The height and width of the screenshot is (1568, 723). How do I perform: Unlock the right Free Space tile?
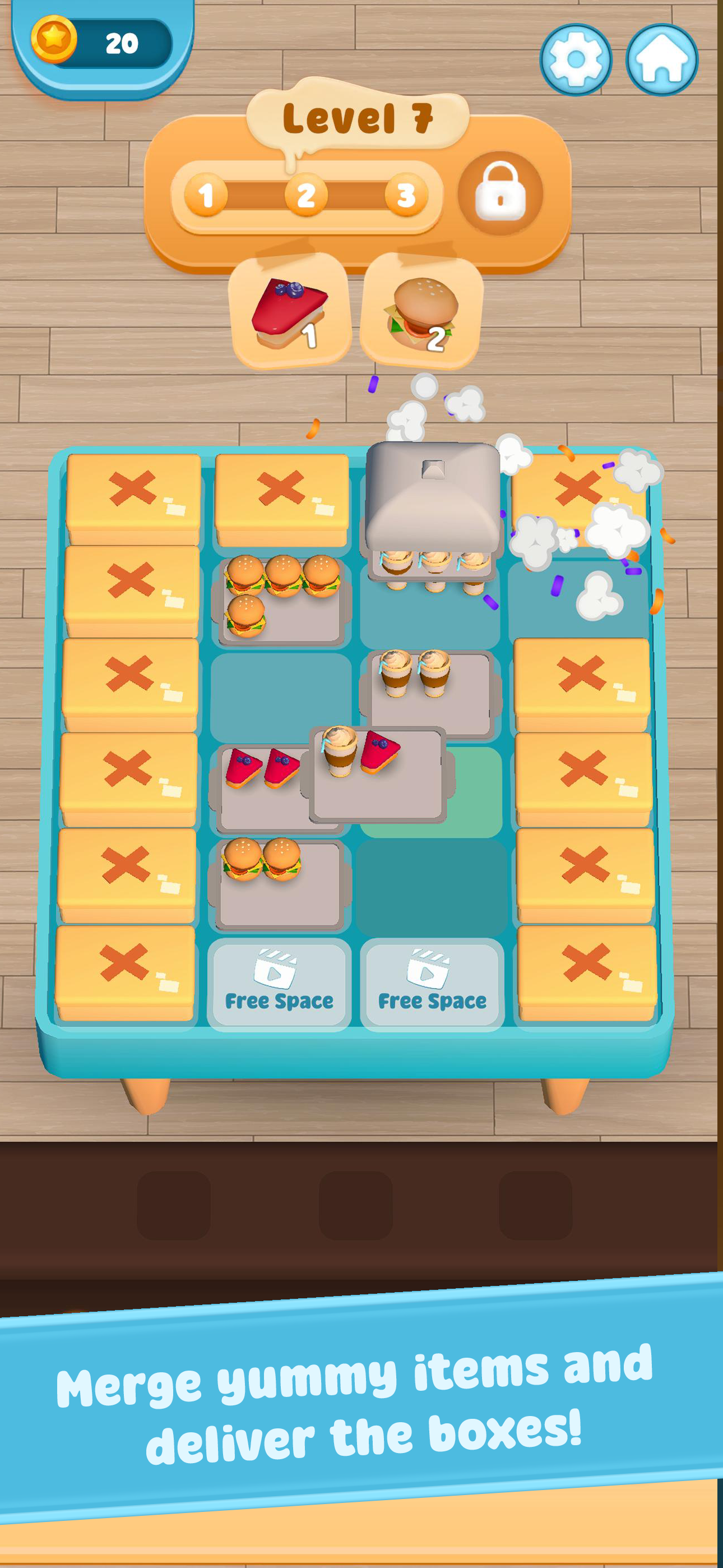(x=432, y=986)
